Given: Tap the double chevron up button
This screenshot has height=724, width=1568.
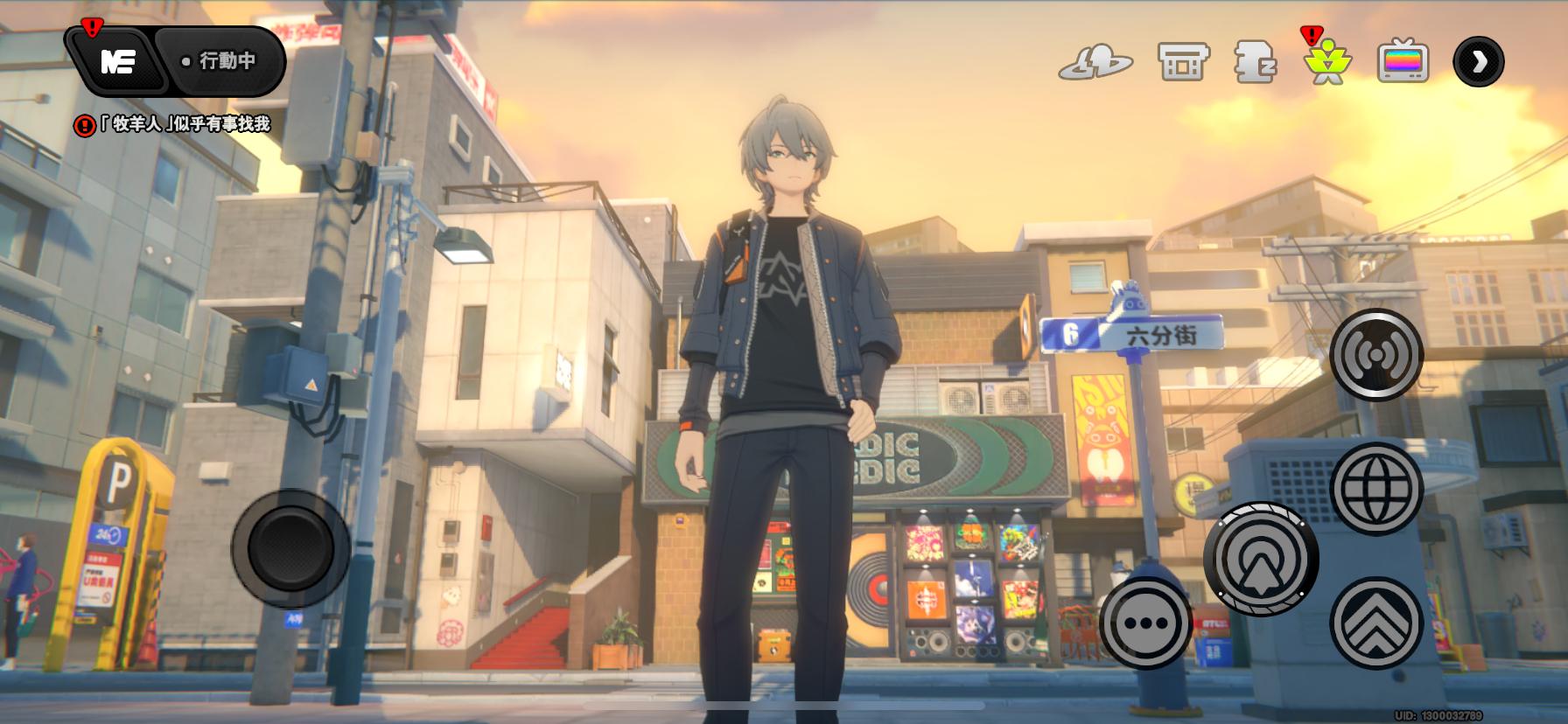Looking at the screenshot, I should coord(1376,622).
